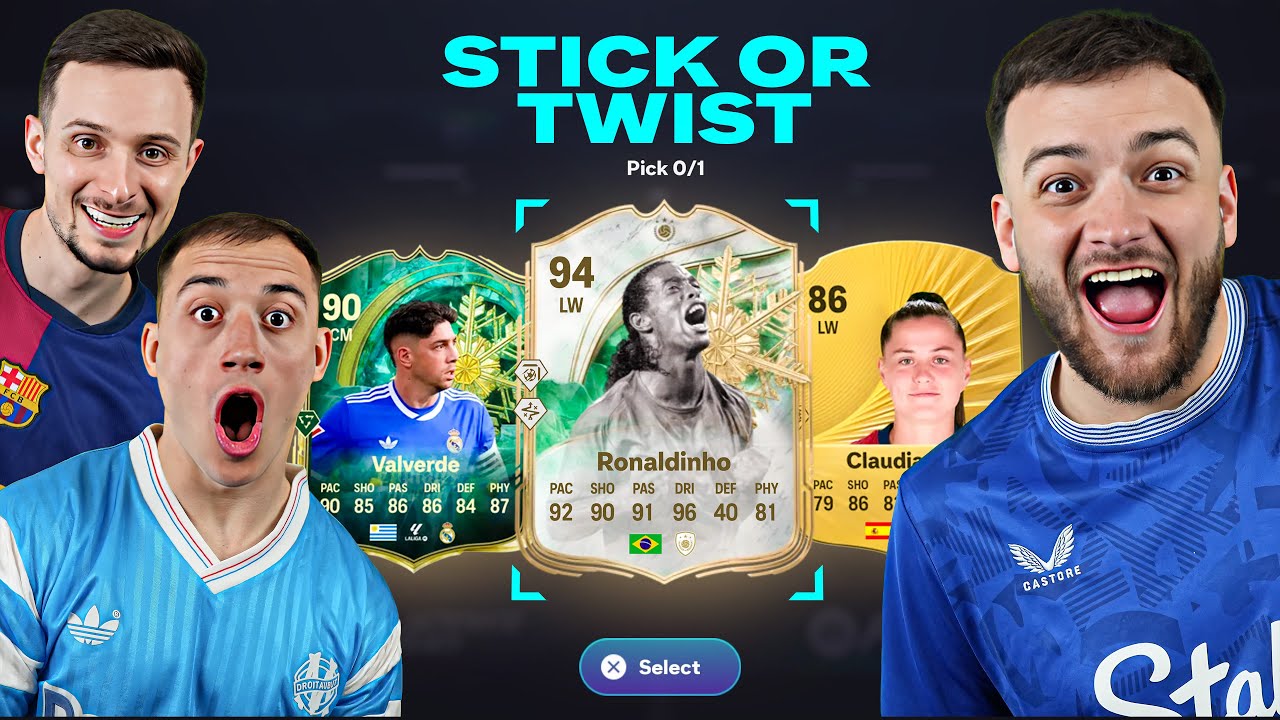Click the Spain flag on Claudia's card

tap(875, 530)
